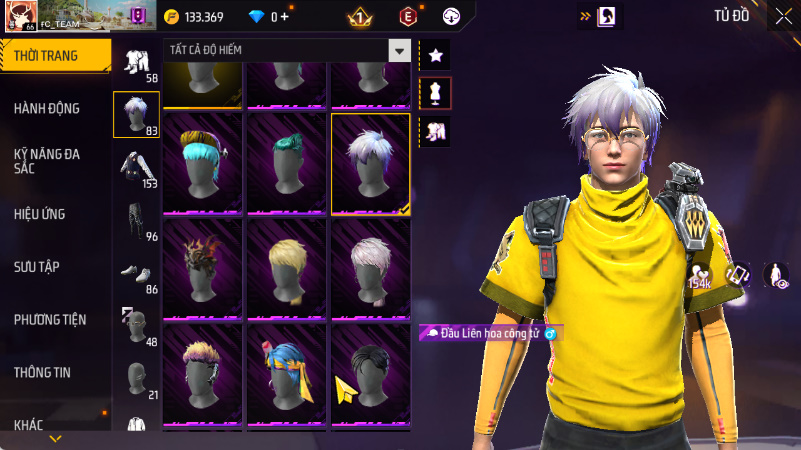The image size is (801, 450).
Task: Select the THỜI TRANG fashion tab
Action: [x=52, y=56]
